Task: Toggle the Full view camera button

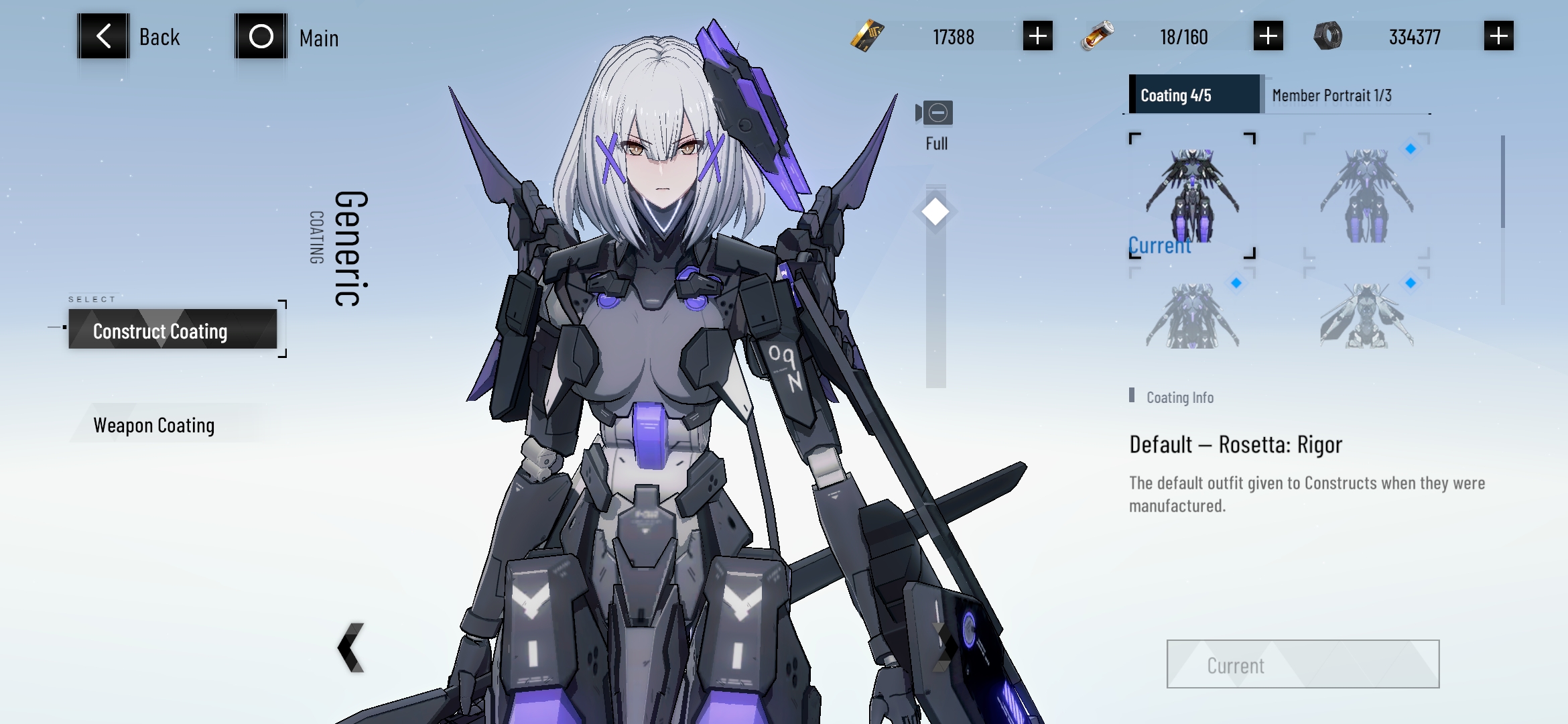Action: point(936,113)
